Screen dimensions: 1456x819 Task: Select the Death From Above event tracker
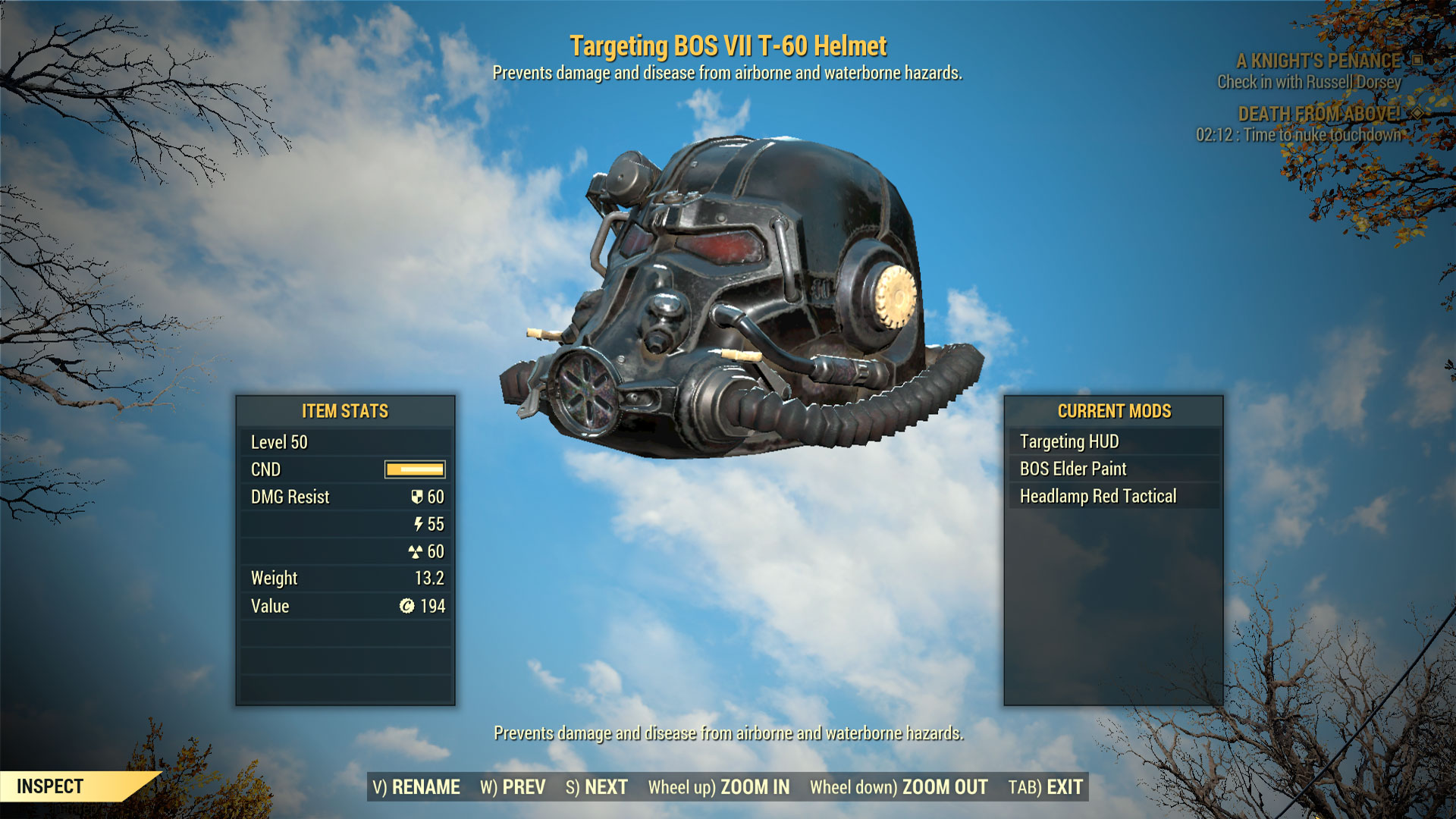point(1319,114)
